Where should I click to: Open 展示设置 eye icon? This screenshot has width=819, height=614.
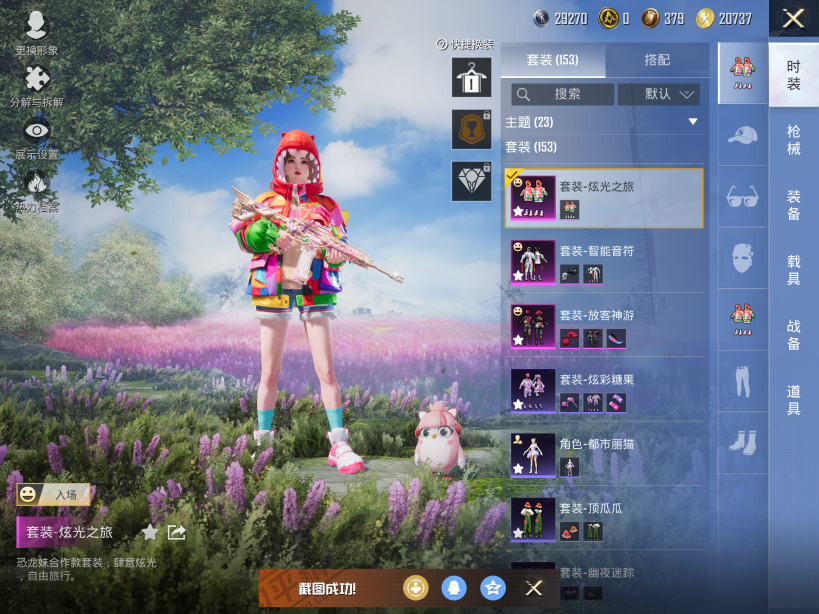[36, 137]
